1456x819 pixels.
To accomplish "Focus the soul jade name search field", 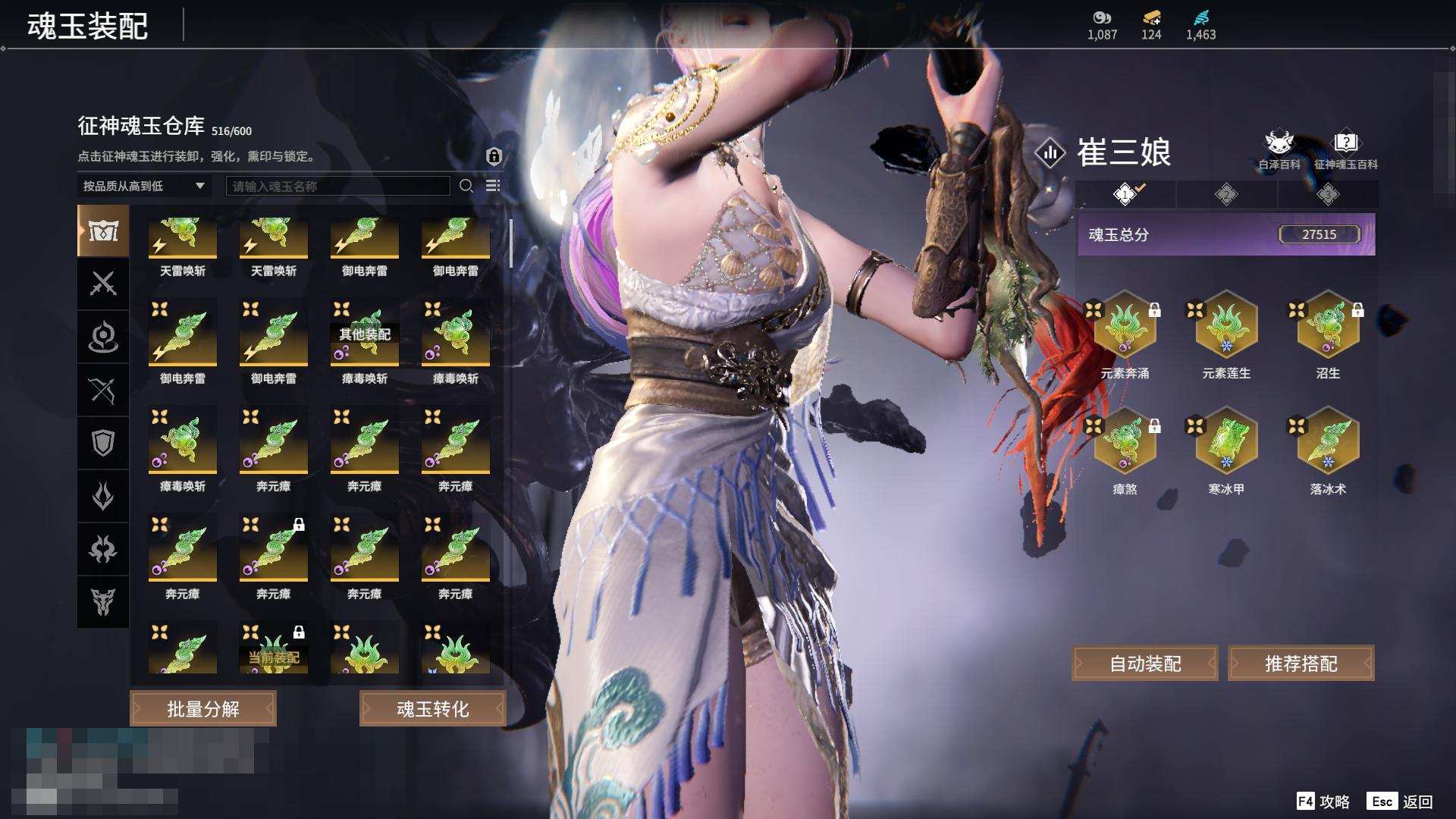I will (x=337, y=186).
